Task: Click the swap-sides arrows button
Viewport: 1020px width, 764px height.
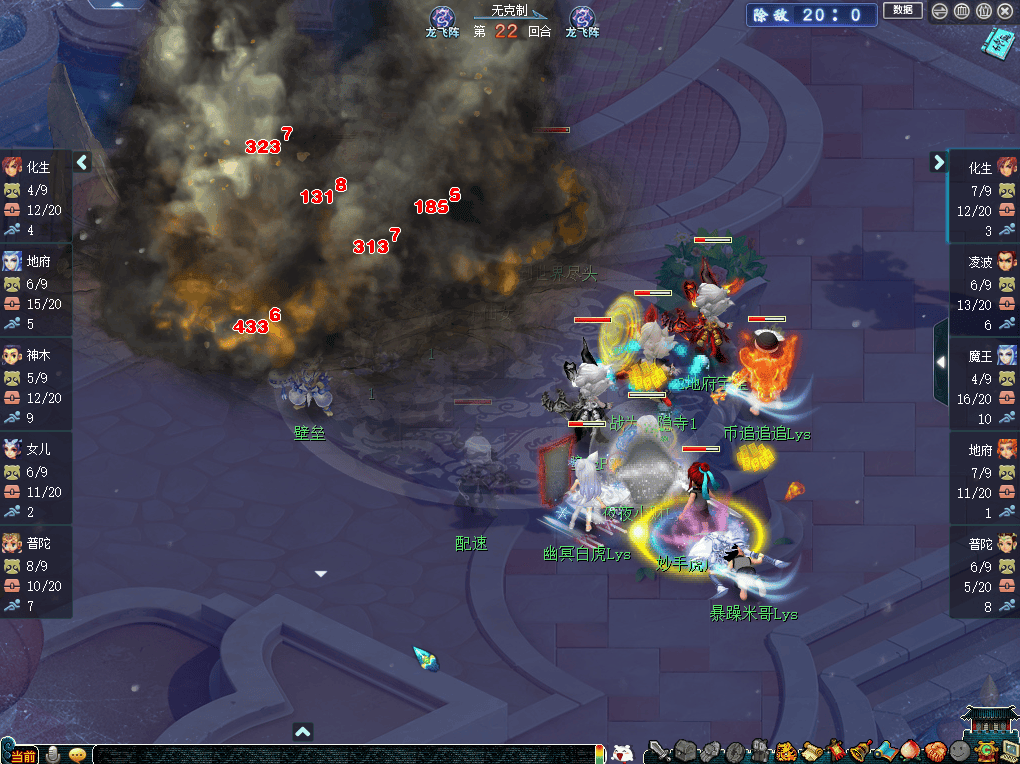Action: tap(939, 12)
